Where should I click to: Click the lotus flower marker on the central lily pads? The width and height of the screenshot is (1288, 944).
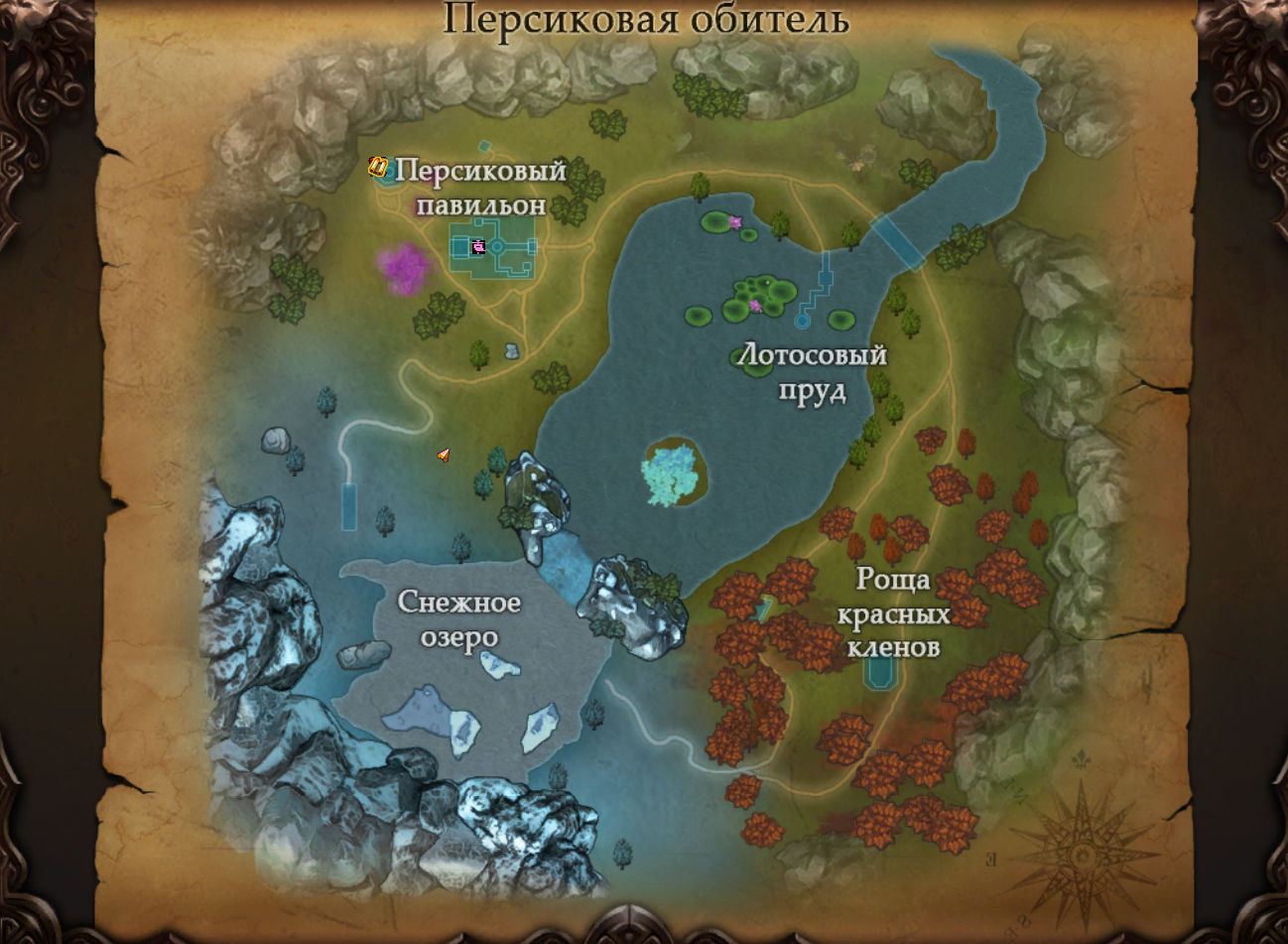[756, 308]
